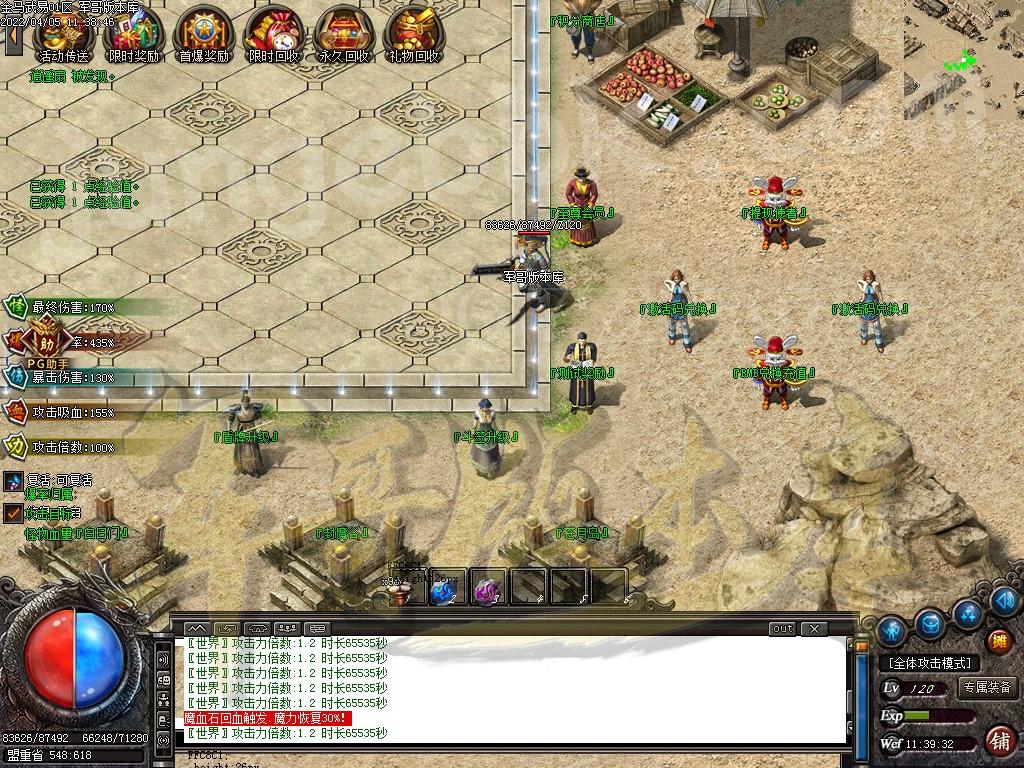Open the 礼物回收 gift recycle icon

413,34
